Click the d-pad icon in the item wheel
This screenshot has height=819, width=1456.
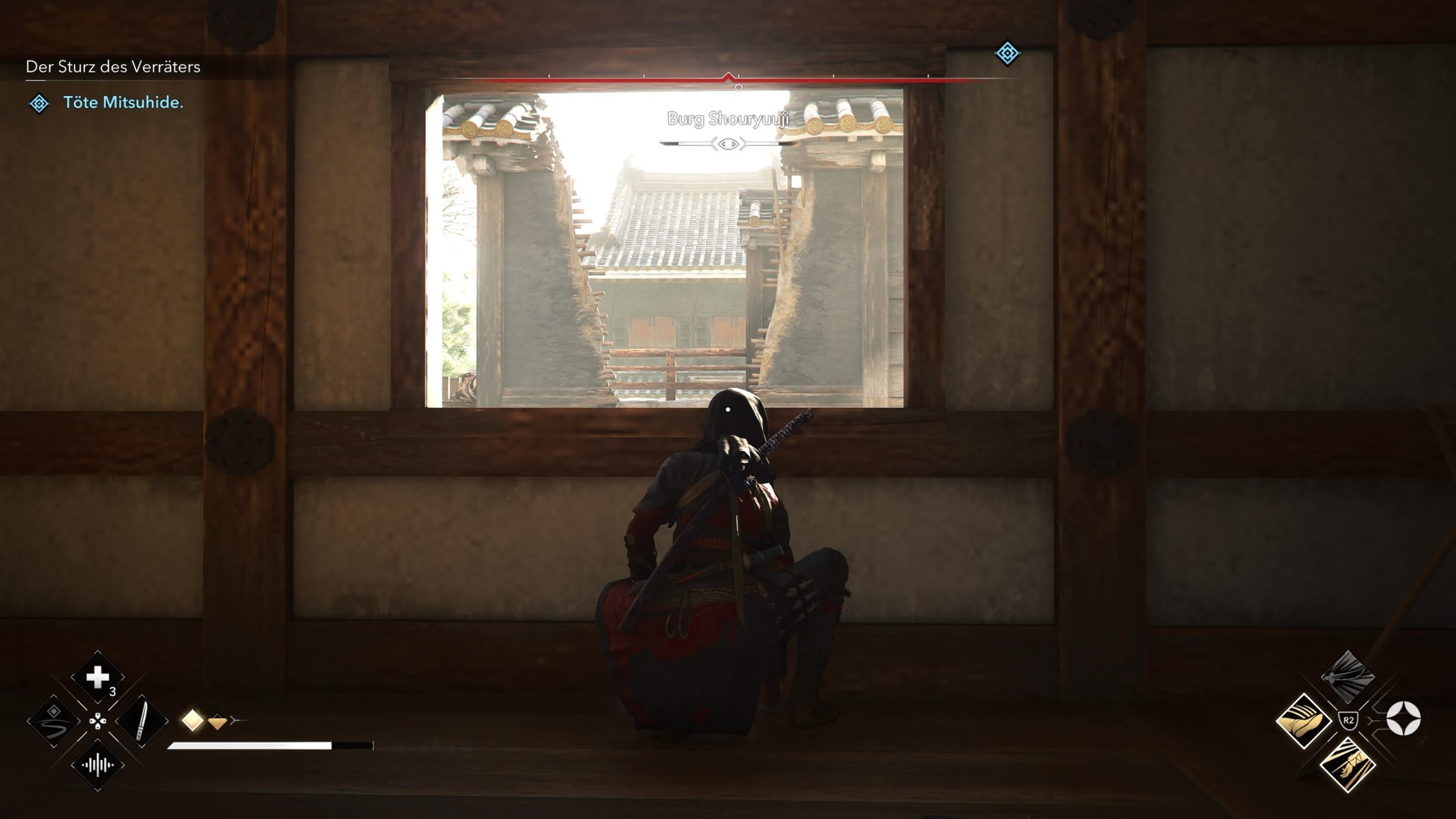[98, 722]
